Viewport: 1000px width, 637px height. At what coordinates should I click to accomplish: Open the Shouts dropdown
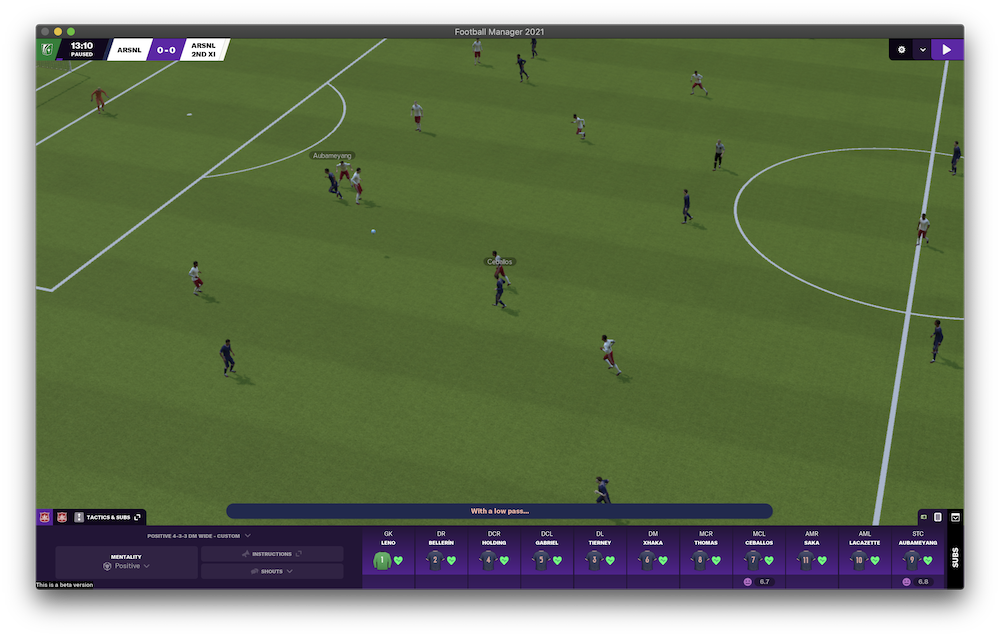click(x=272, y=571)
